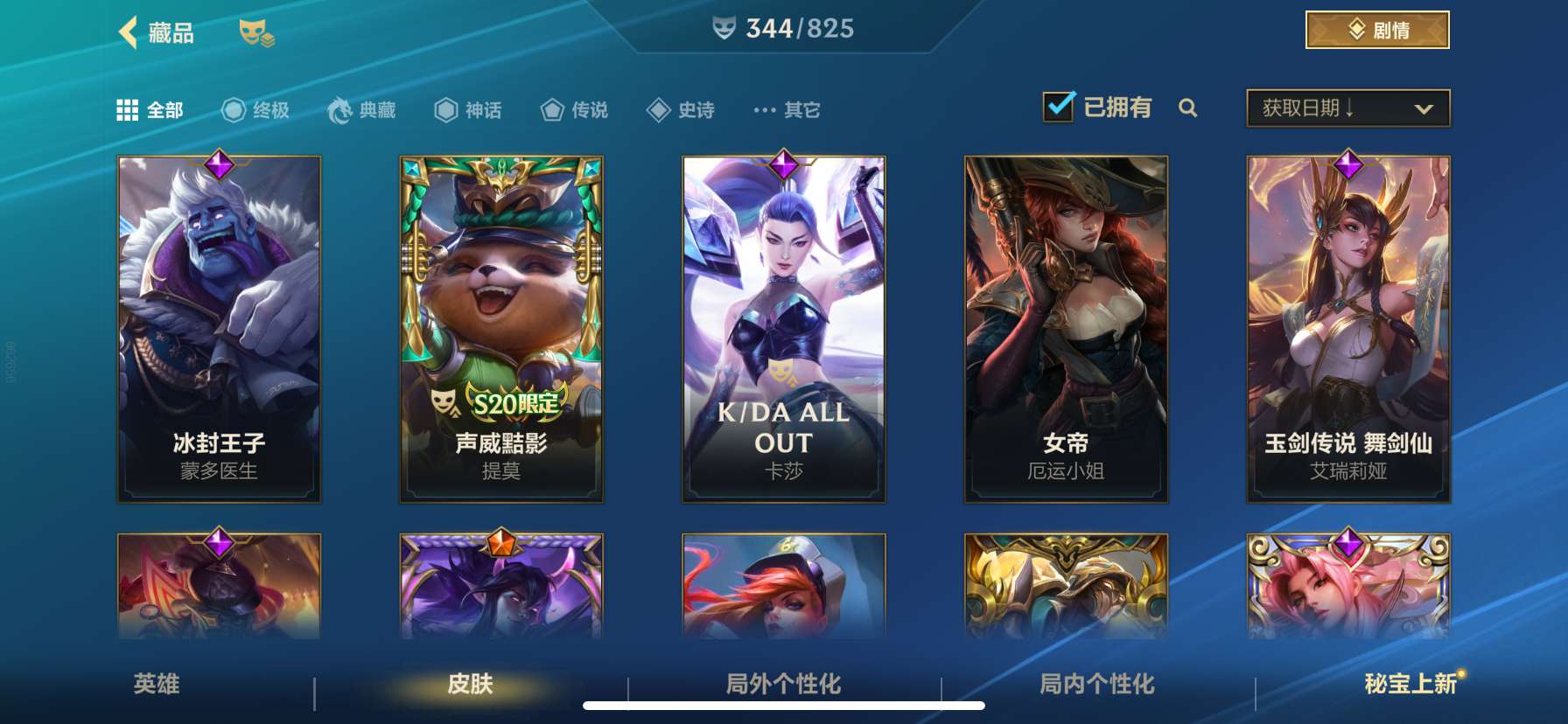Select the 传说 rarity filter icon
The image size is (1568, 724).
click(550, 108)
